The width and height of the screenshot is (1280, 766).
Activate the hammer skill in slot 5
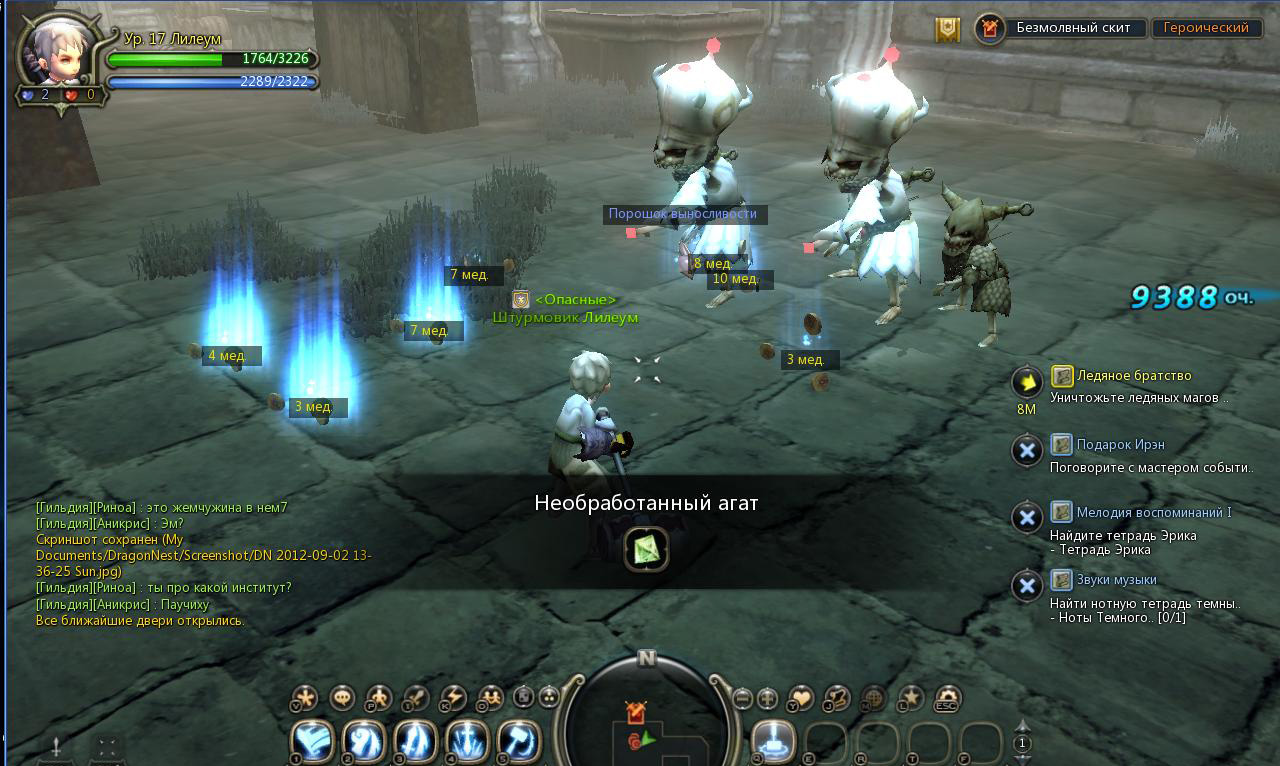[518, 742]
